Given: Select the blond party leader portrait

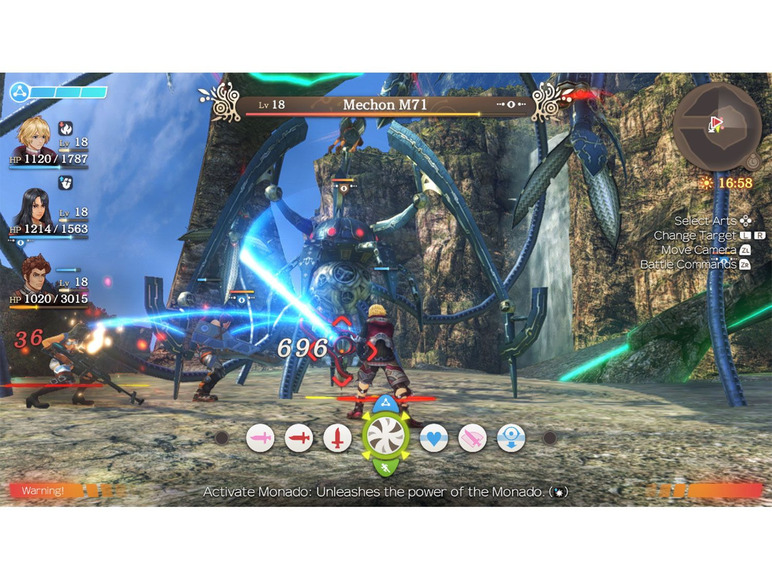Looking at the screenshot, I should click(x=36, y=137).
